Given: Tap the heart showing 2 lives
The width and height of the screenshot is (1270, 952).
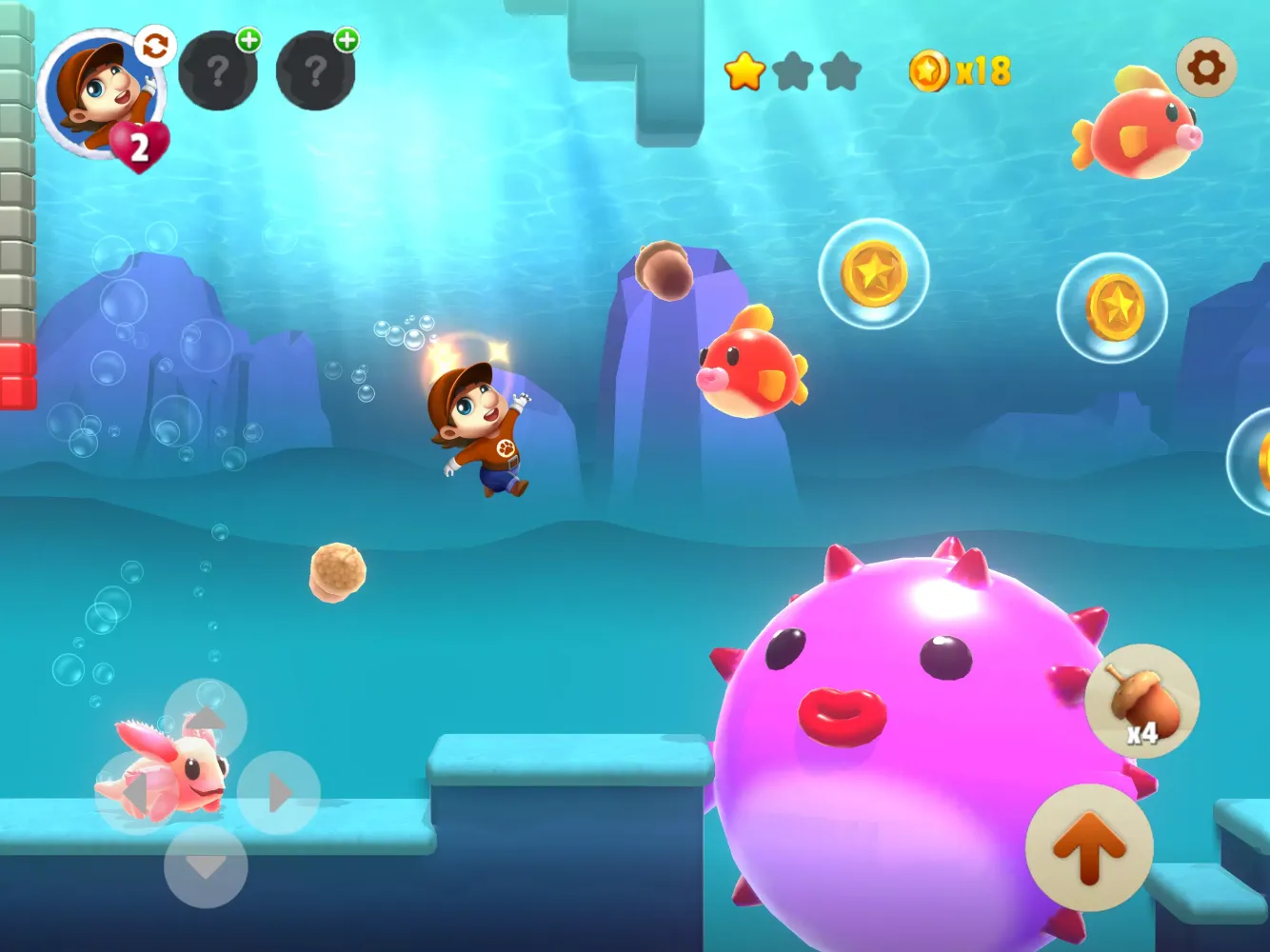Looking at the screenshot, I should pyautogui.click(x=141, y=143).
